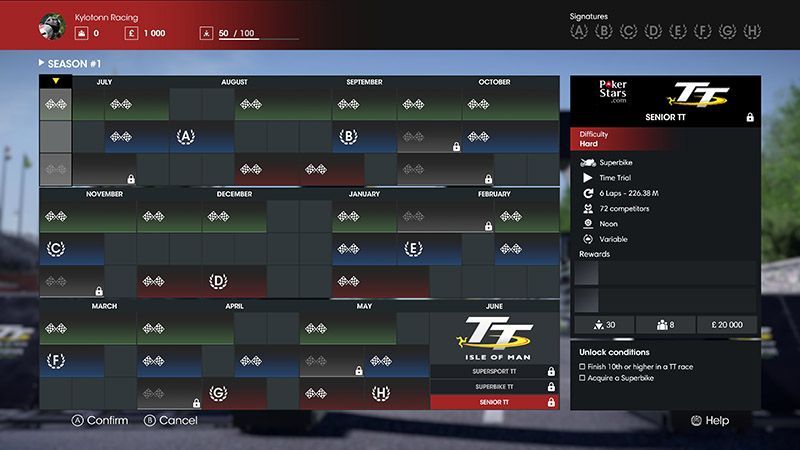Choose the Superbike TT race entry
Viewport: 800px width, 450px height.
[x=494, y=386]
